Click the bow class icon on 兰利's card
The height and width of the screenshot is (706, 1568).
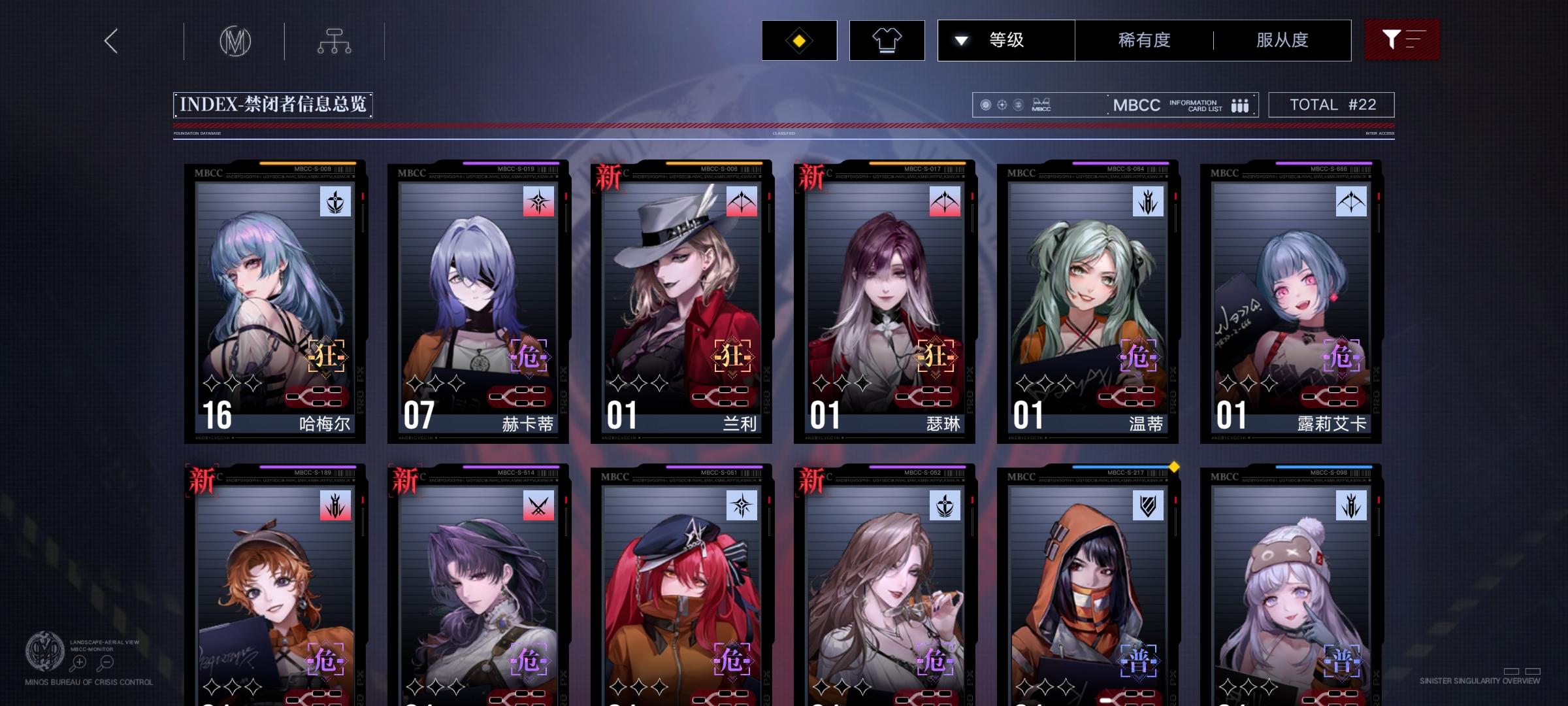pyautogui.click(x=740, y=201)
